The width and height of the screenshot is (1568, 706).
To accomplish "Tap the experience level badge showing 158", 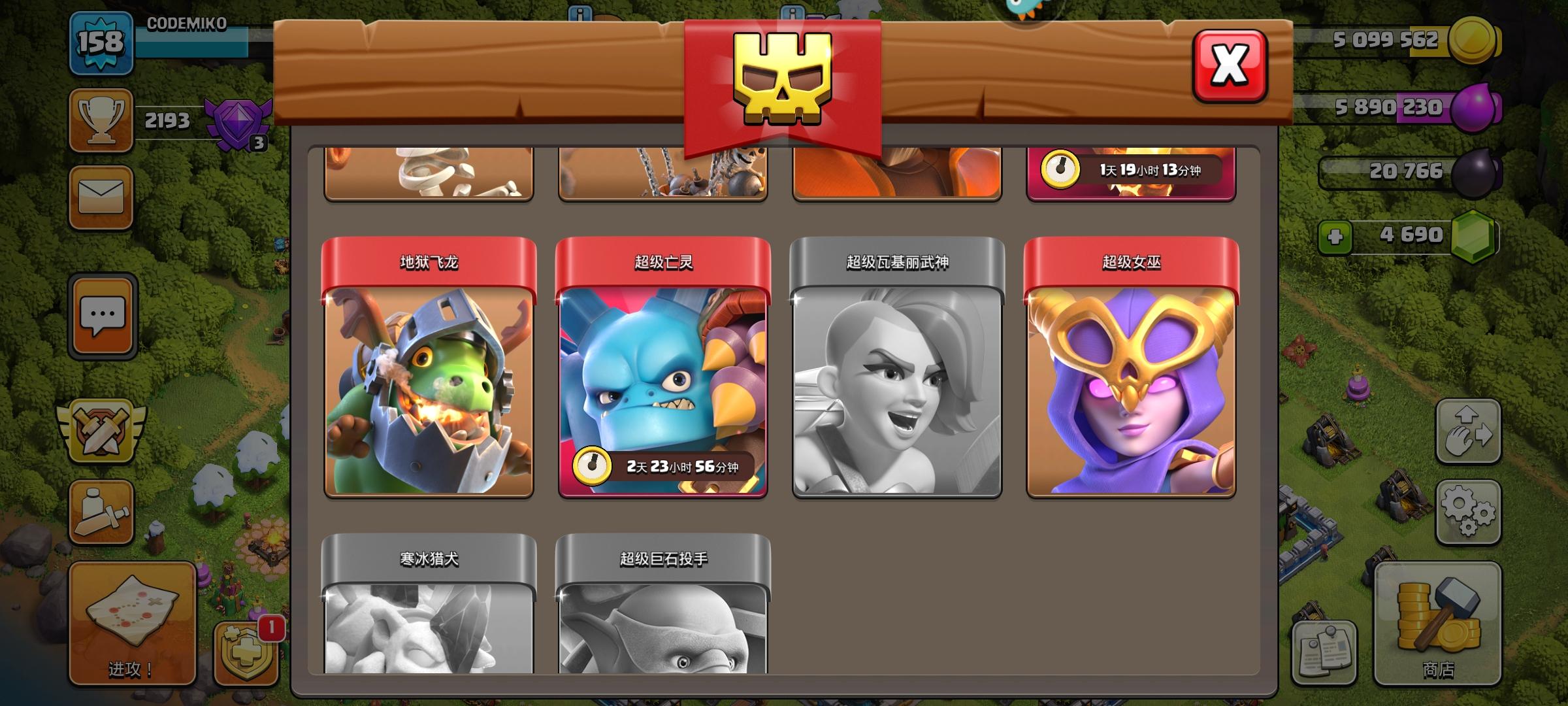I will point(101,46).
